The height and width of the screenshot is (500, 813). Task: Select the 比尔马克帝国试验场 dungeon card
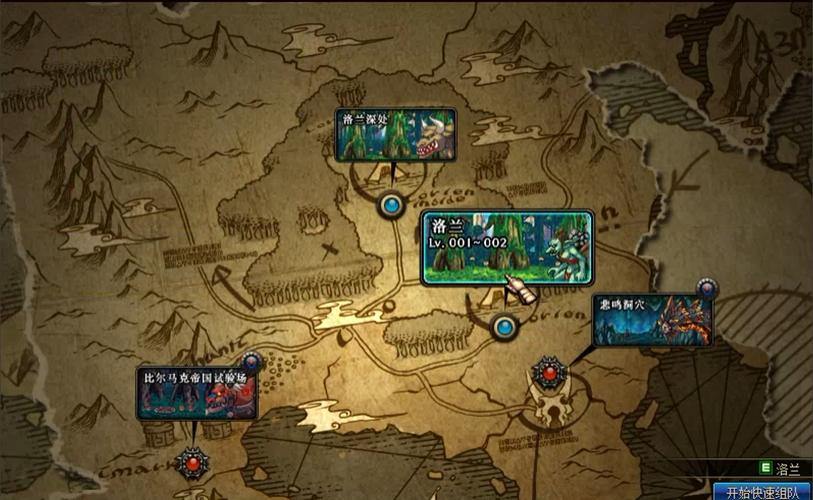coord(197,393)
